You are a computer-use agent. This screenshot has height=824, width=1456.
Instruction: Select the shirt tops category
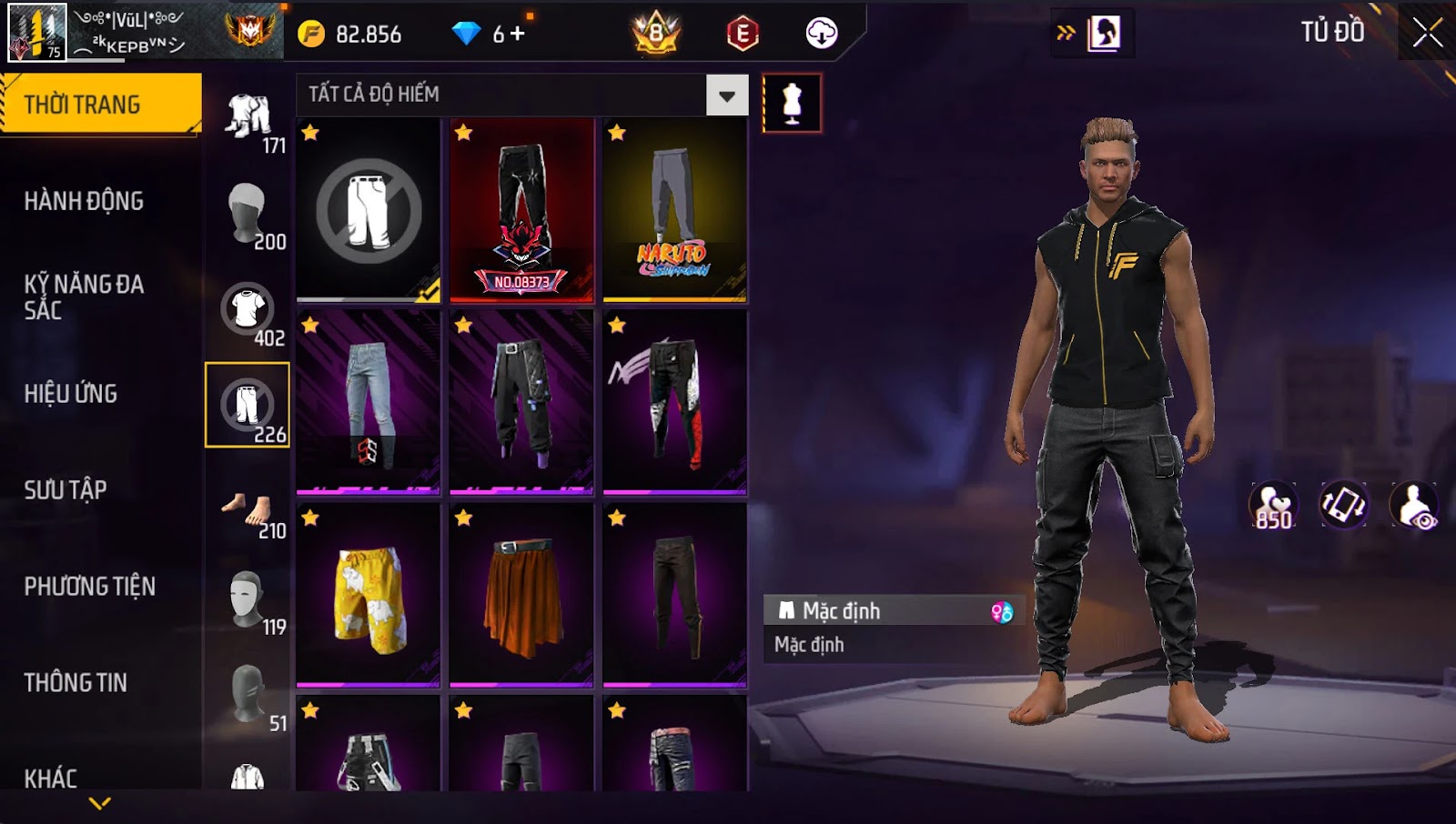(248, 311)
